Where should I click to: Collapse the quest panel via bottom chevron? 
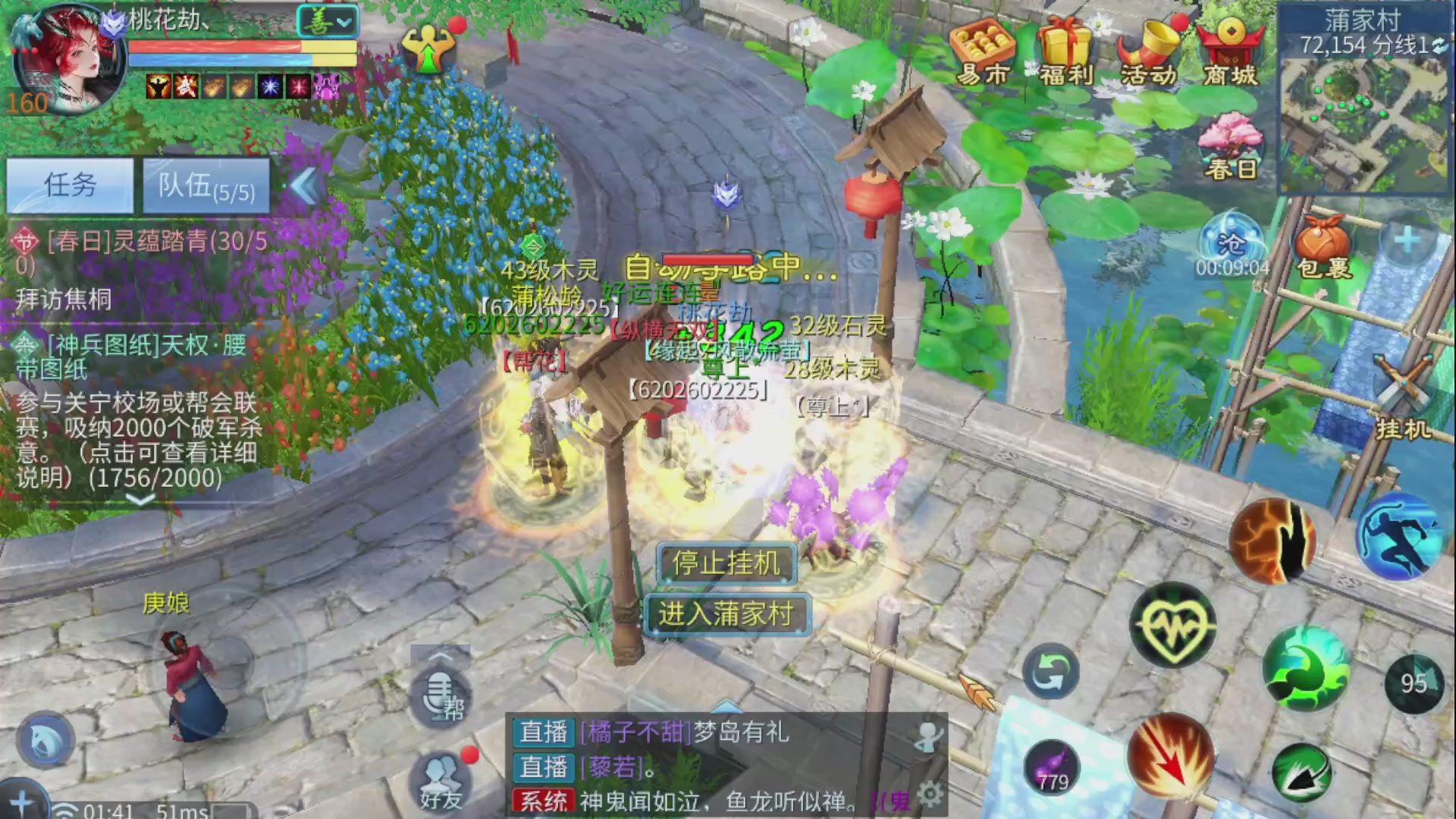pyautogui.click(x=140, y=500)
